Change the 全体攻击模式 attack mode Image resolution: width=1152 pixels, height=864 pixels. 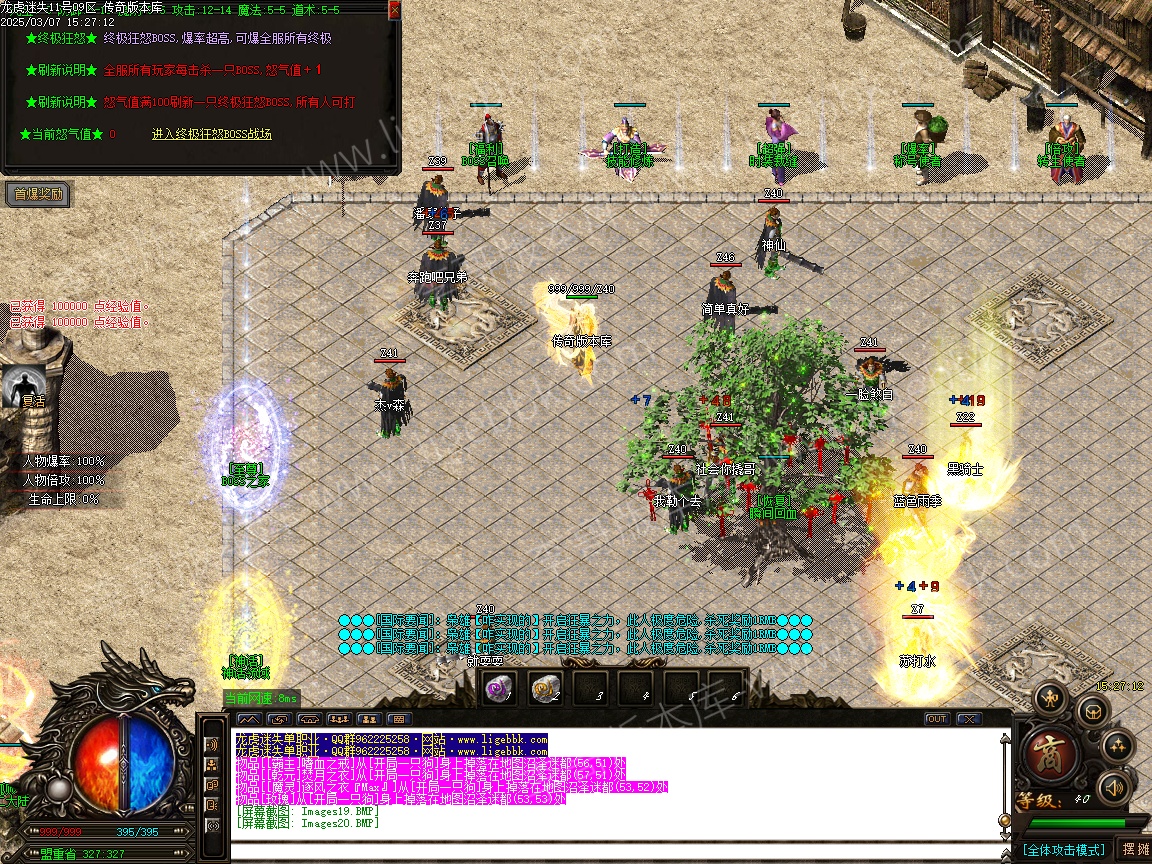point(1062,850)
